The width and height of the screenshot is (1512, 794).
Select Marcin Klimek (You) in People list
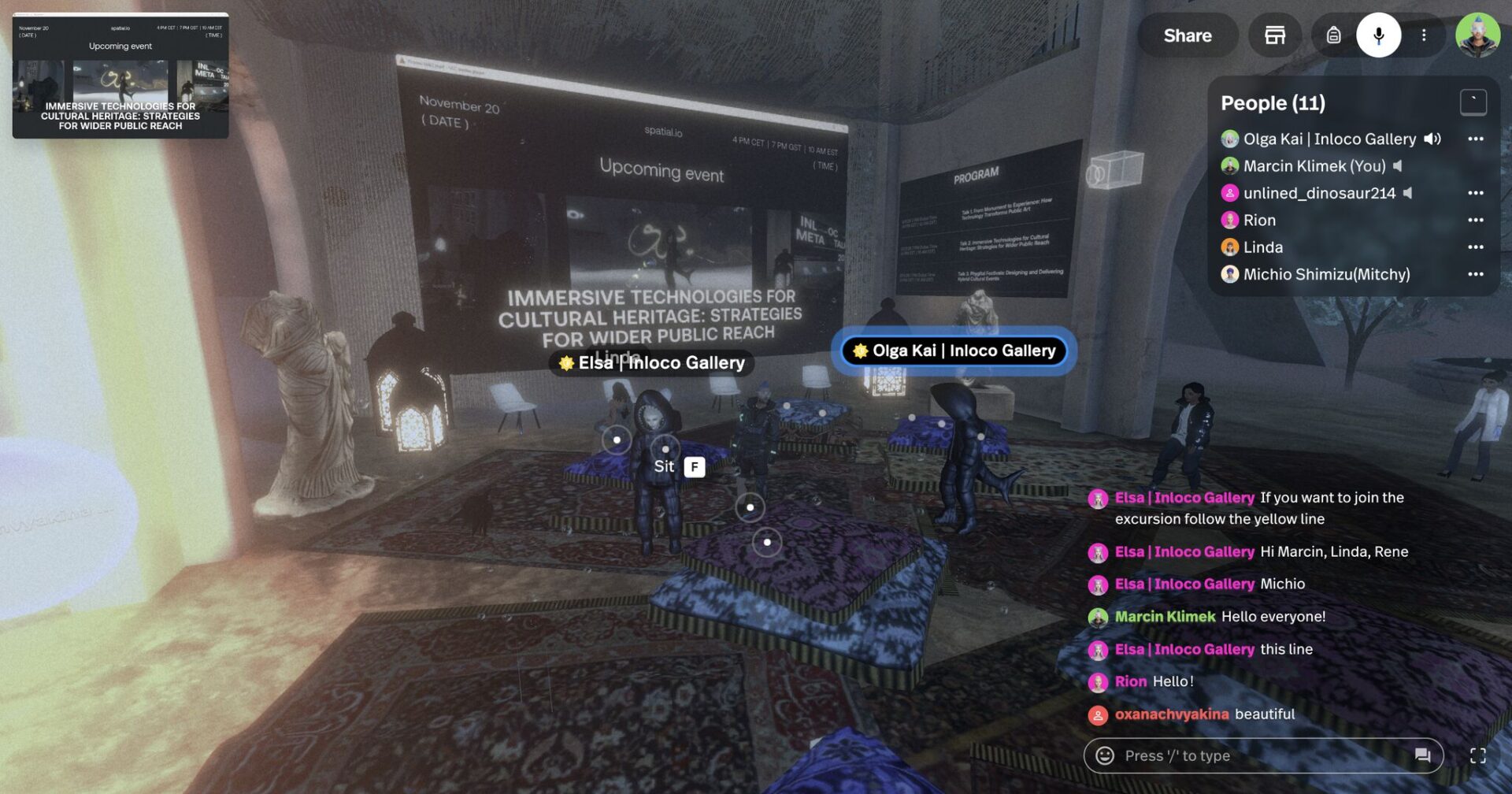[x=1314, y=166]
